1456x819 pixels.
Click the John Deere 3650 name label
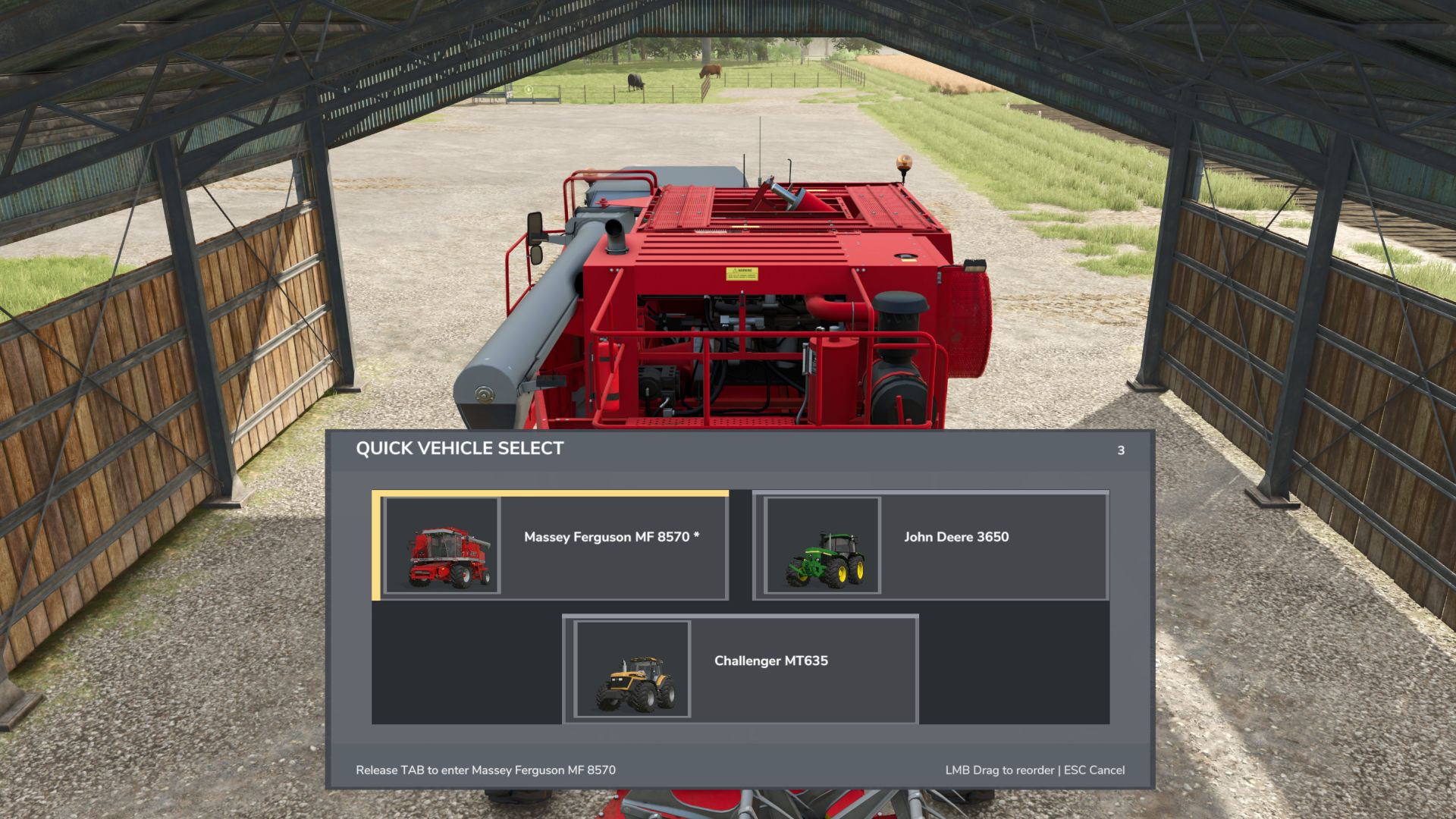[x=957, y=538]
